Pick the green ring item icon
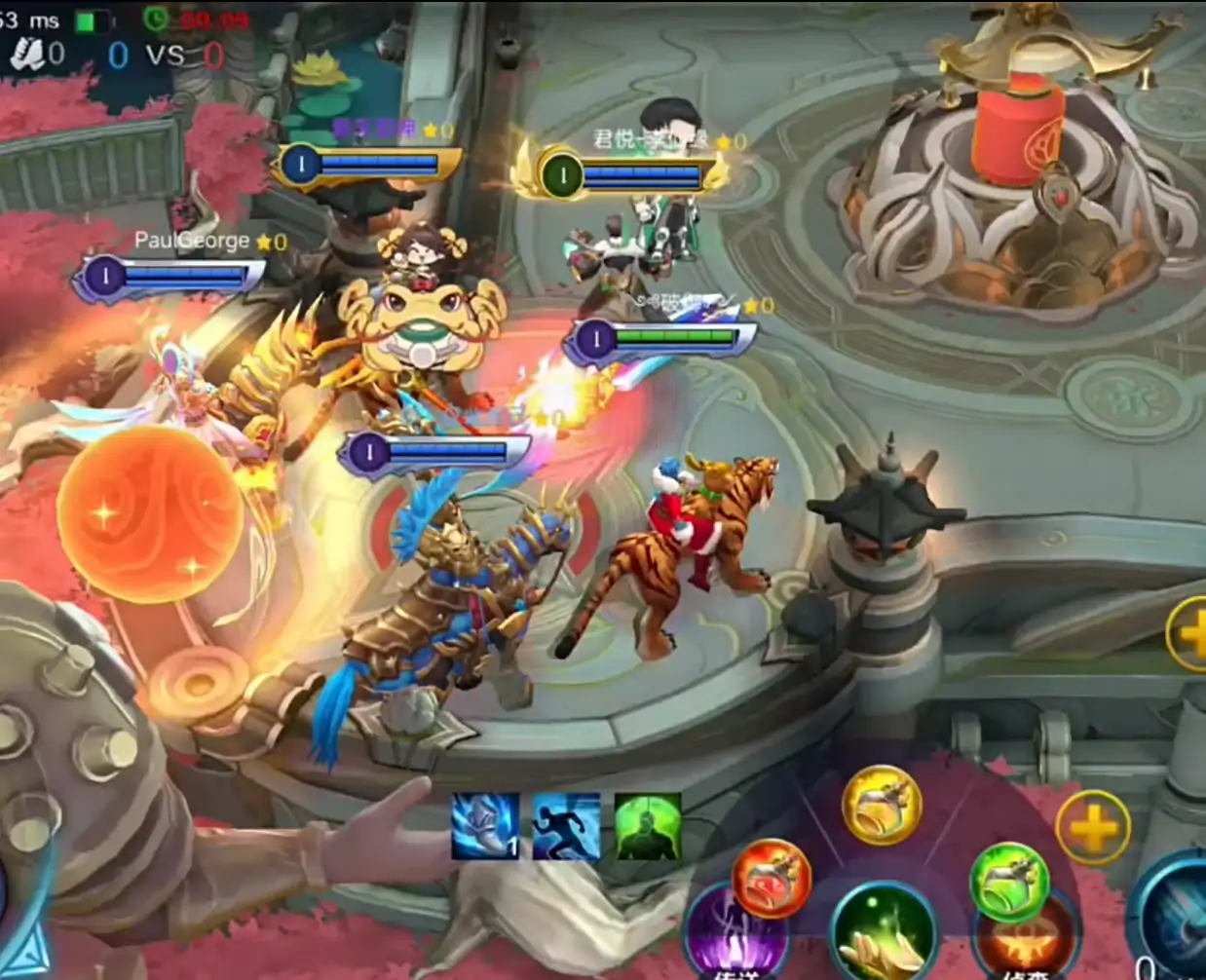This screenshot has height=980, width=1206. (x=1008, y=882)
